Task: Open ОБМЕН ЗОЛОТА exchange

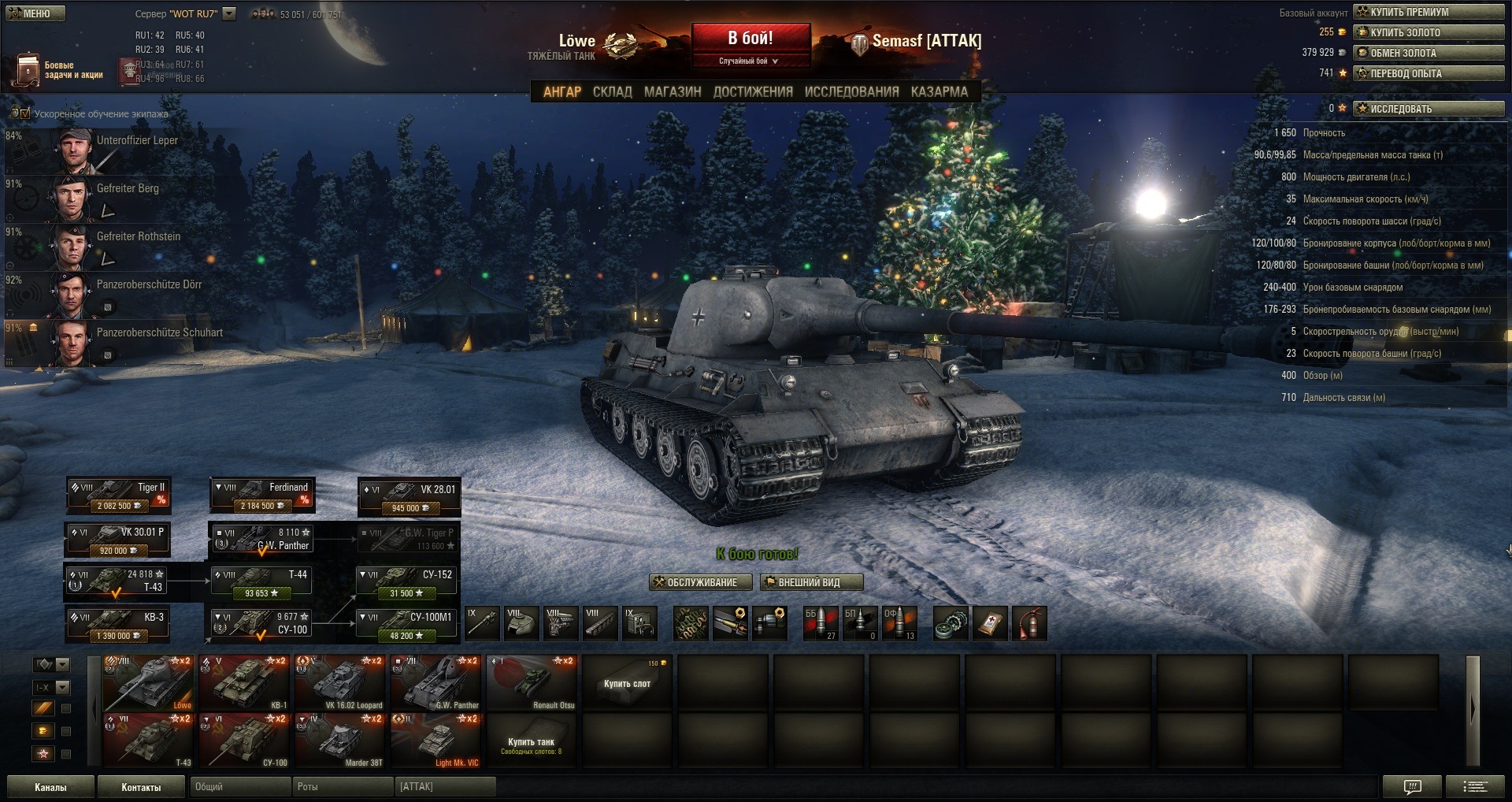Action: click(x=1428, y=53)
